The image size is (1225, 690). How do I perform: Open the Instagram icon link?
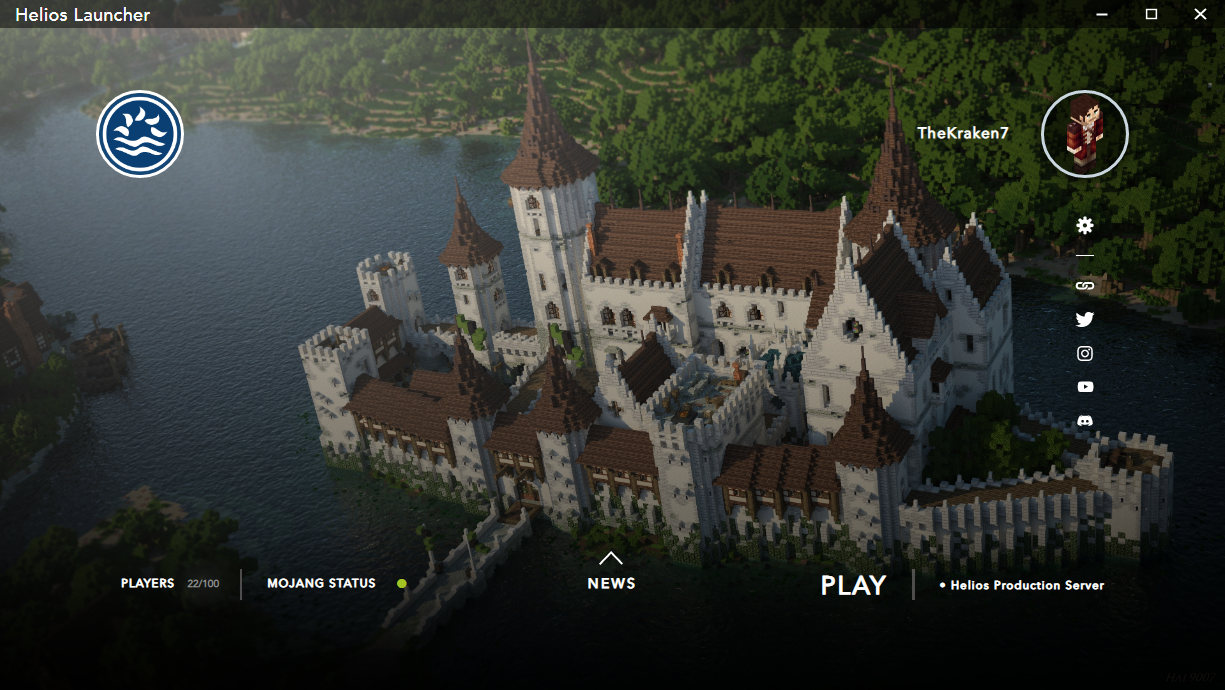click(x=1085, y=353)
